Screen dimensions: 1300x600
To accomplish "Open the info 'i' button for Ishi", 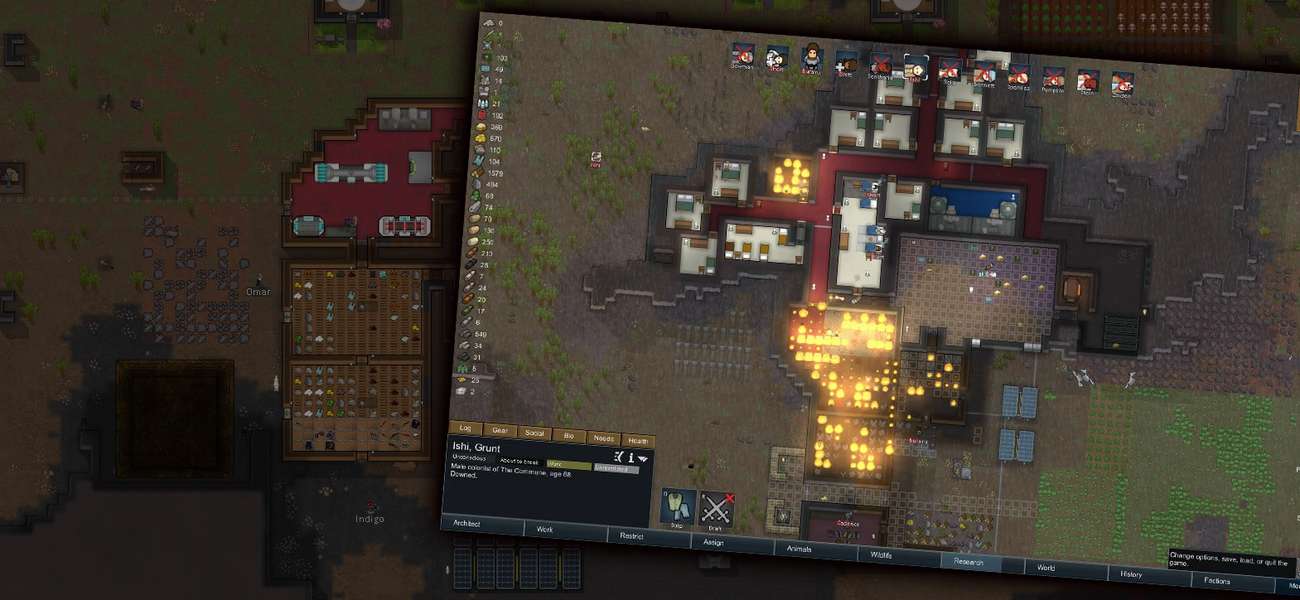I will 632,456.
